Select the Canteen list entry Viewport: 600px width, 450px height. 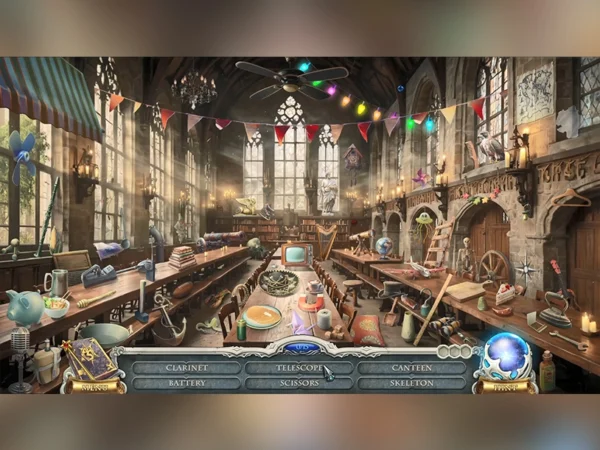point(411,367)
